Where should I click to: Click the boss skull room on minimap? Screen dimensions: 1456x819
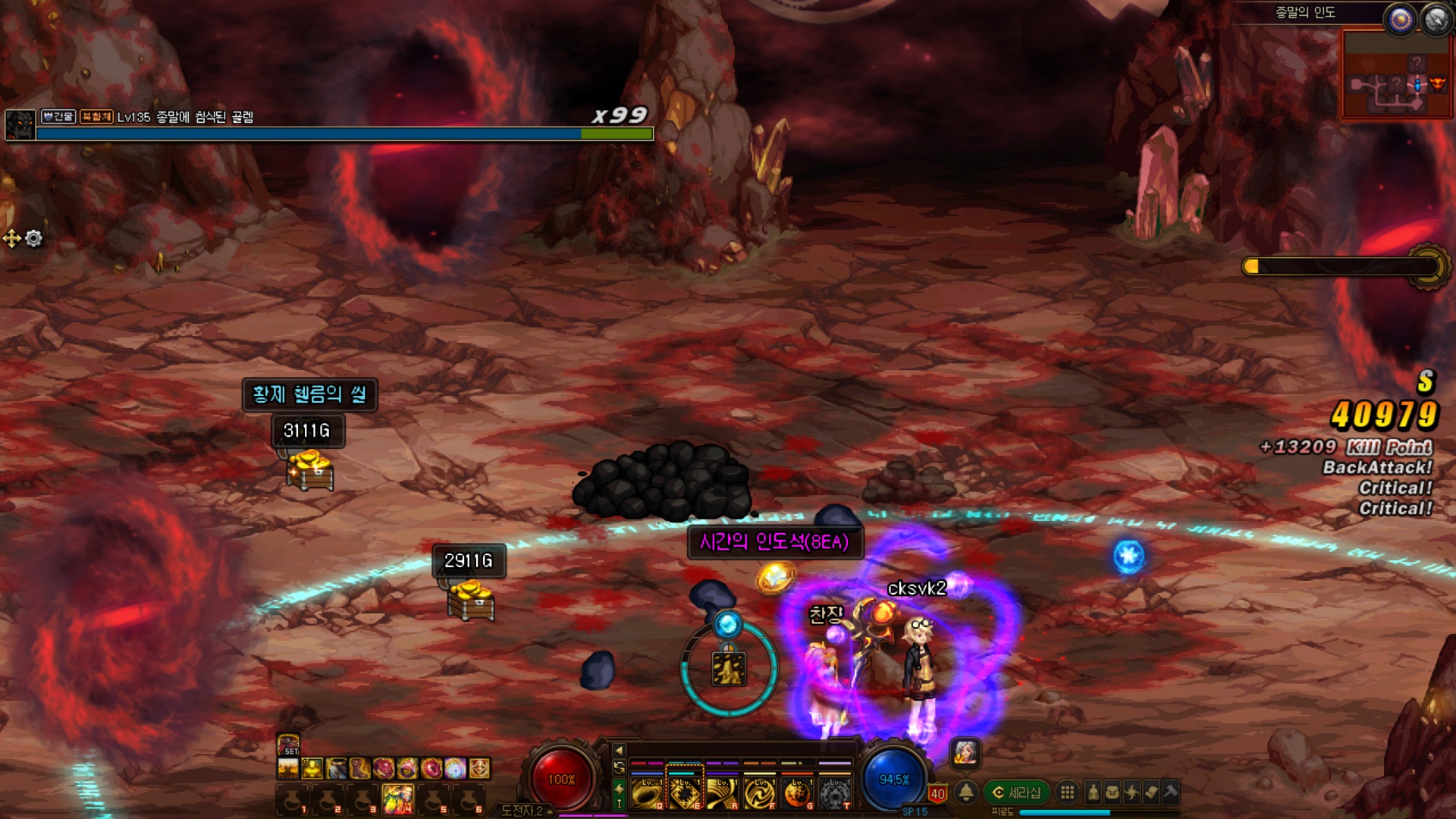pos(1437,83)
